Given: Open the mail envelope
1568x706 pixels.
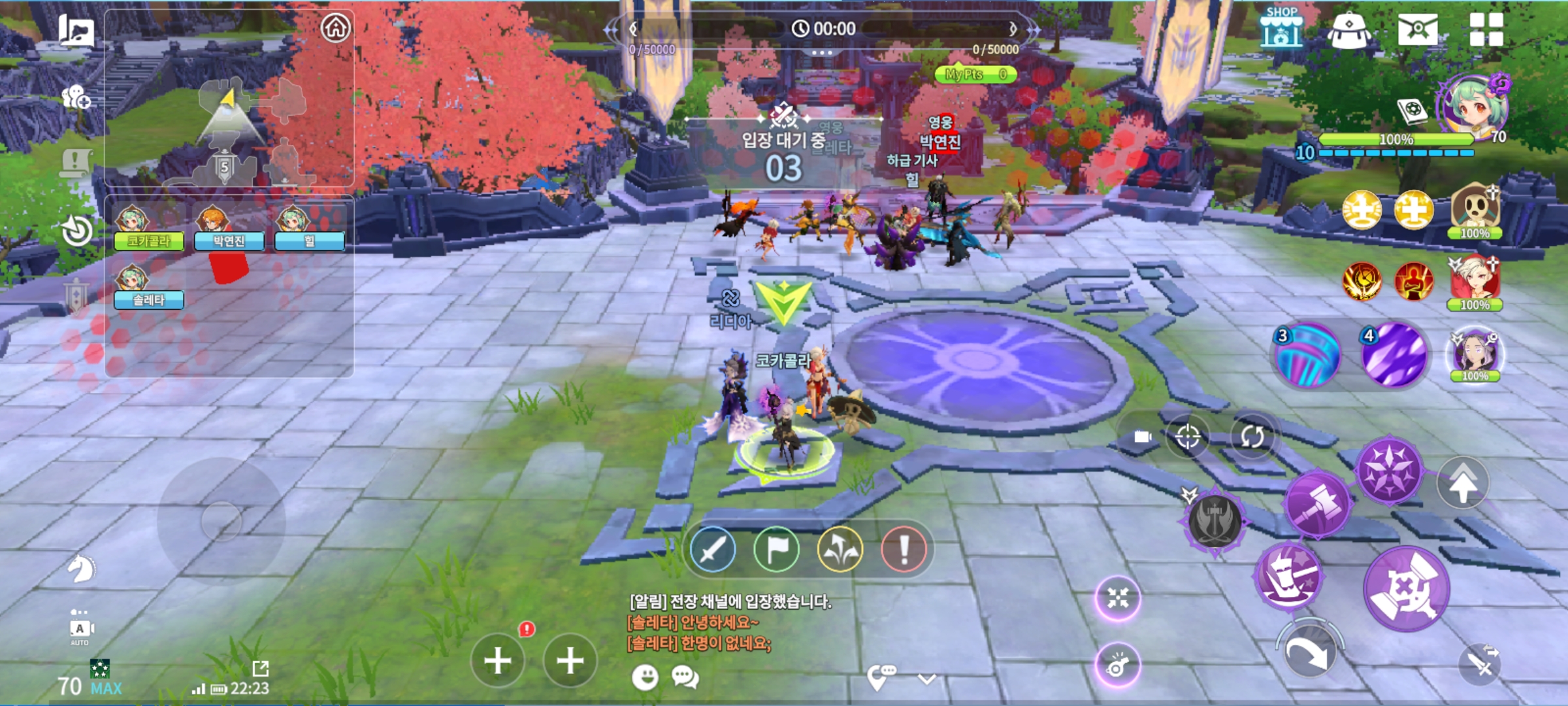Looking at the screenshot, I should point(1417,29).
